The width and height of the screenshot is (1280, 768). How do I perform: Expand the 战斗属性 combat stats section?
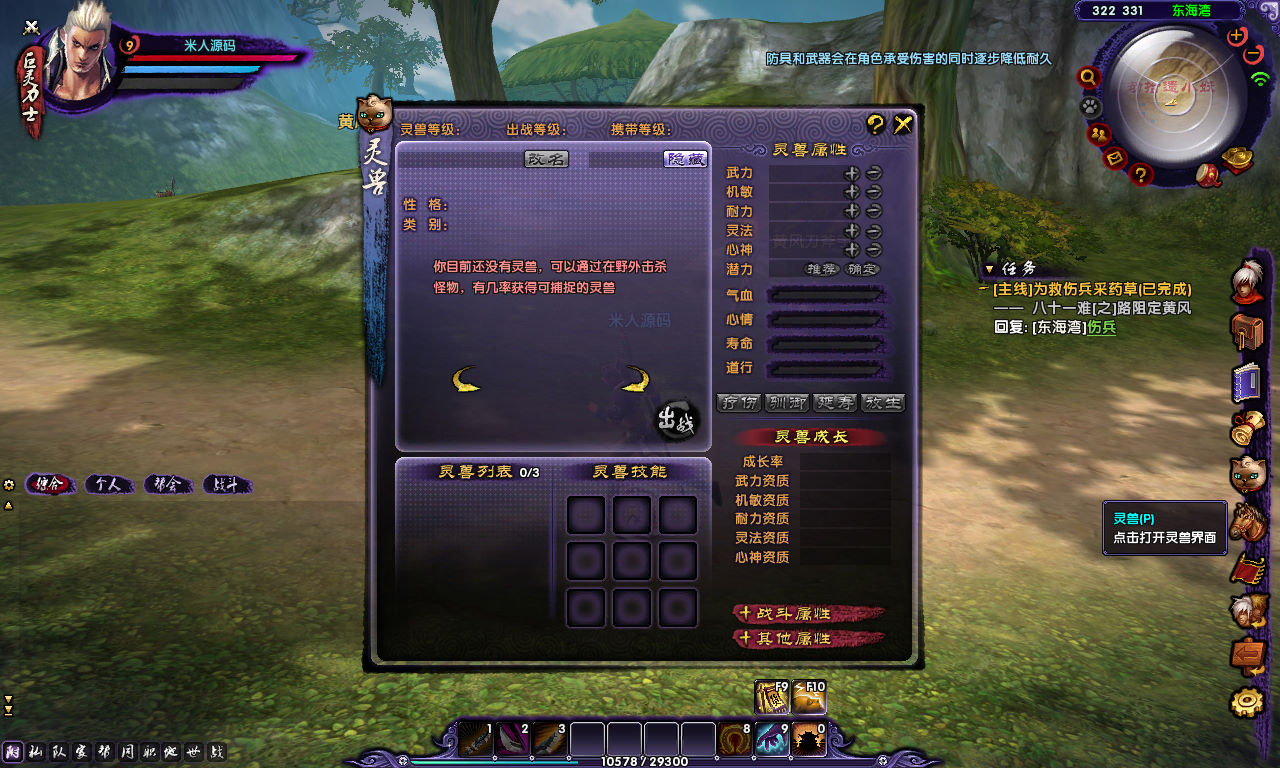tap(808, 613)
